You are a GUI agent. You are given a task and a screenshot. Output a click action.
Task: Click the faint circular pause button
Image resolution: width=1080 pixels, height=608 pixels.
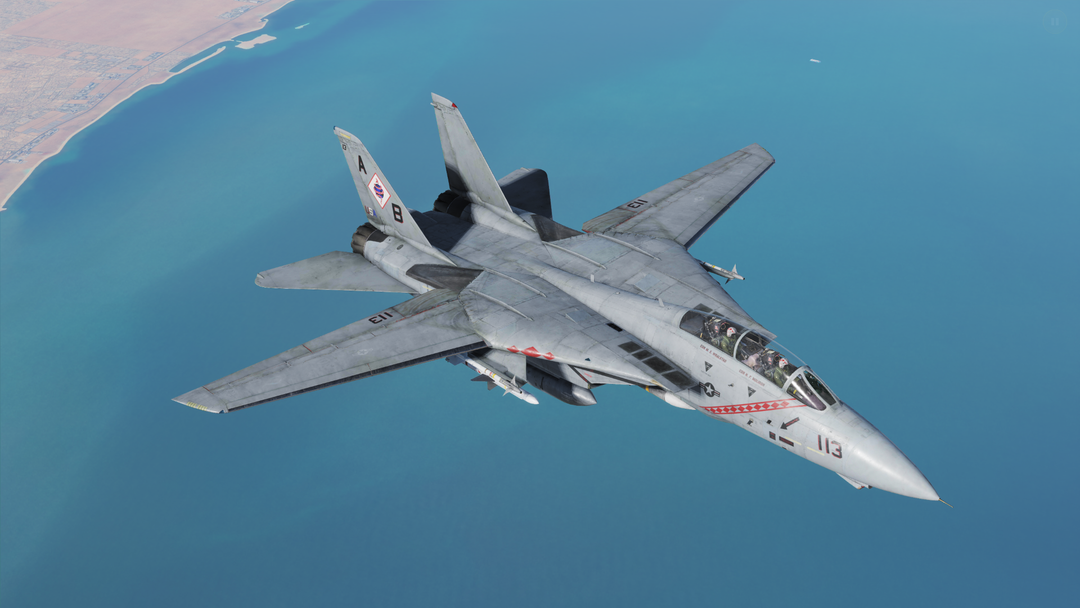(x=1055, y=22)
